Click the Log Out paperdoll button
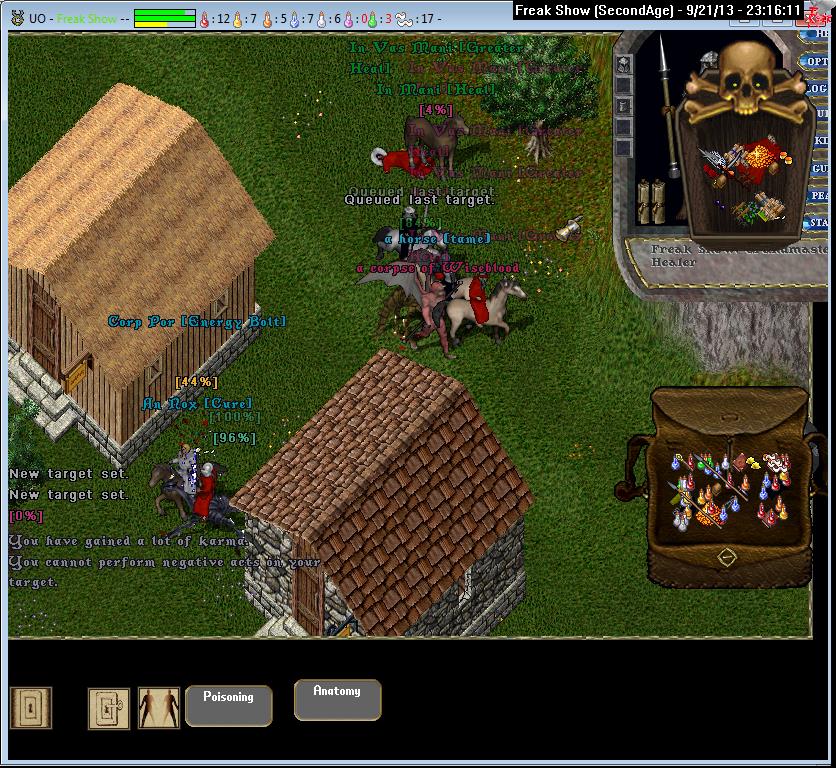Image resolution: width=836 pixels, height=768 pixels. click(x=820, y=88)
